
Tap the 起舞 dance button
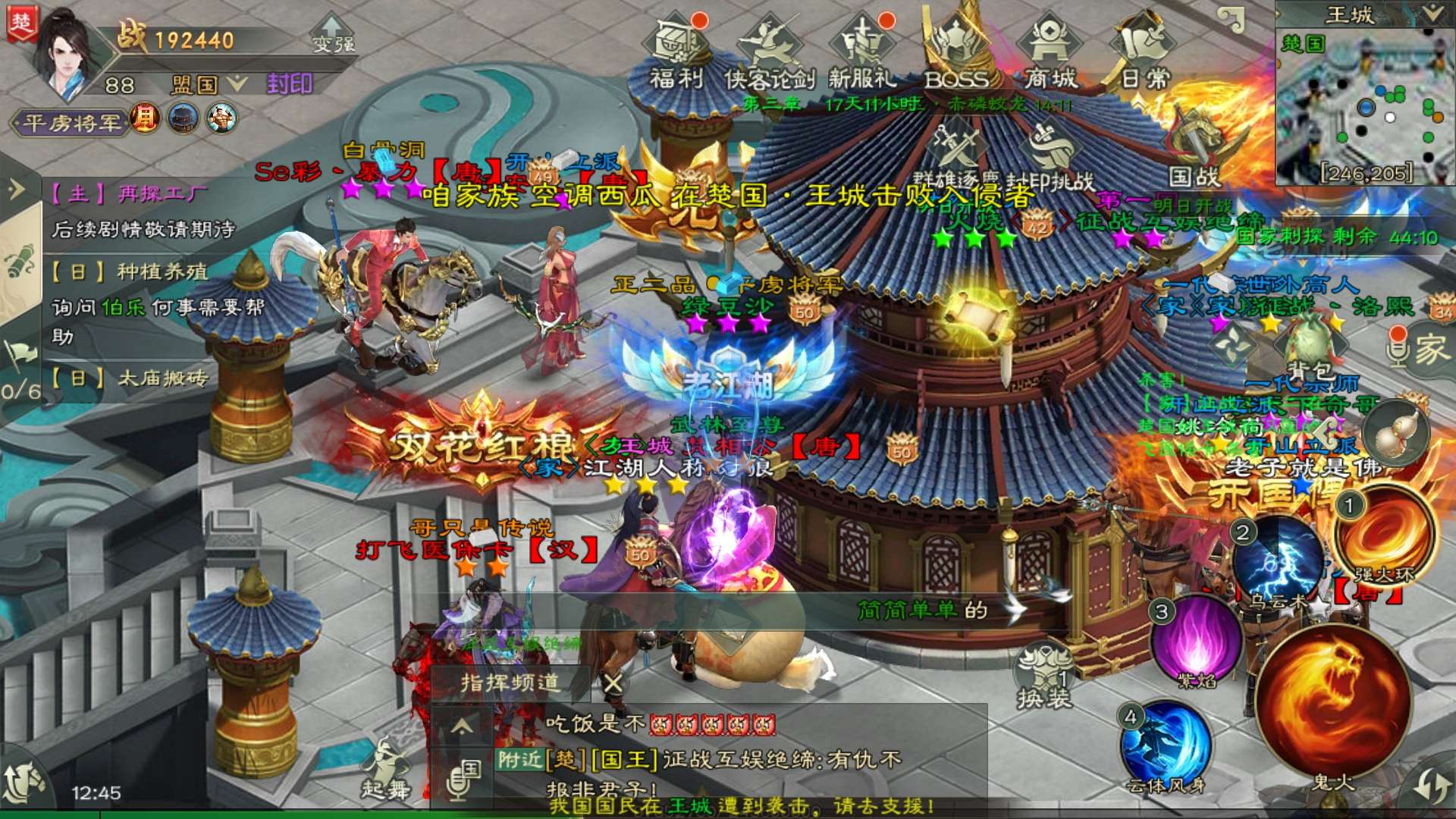click(385, 766)
